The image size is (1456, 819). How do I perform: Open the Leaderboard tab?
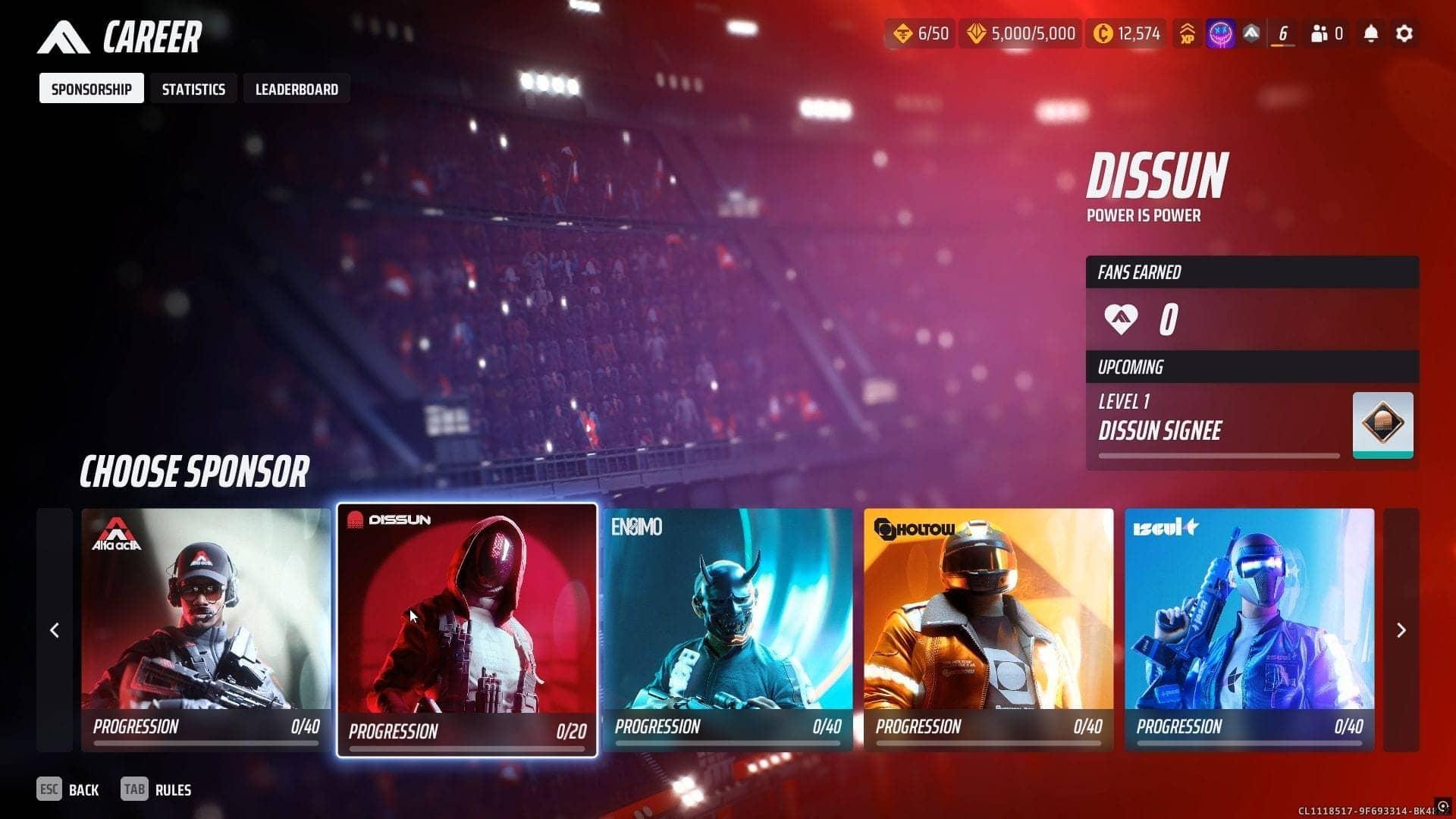point(297,89)
